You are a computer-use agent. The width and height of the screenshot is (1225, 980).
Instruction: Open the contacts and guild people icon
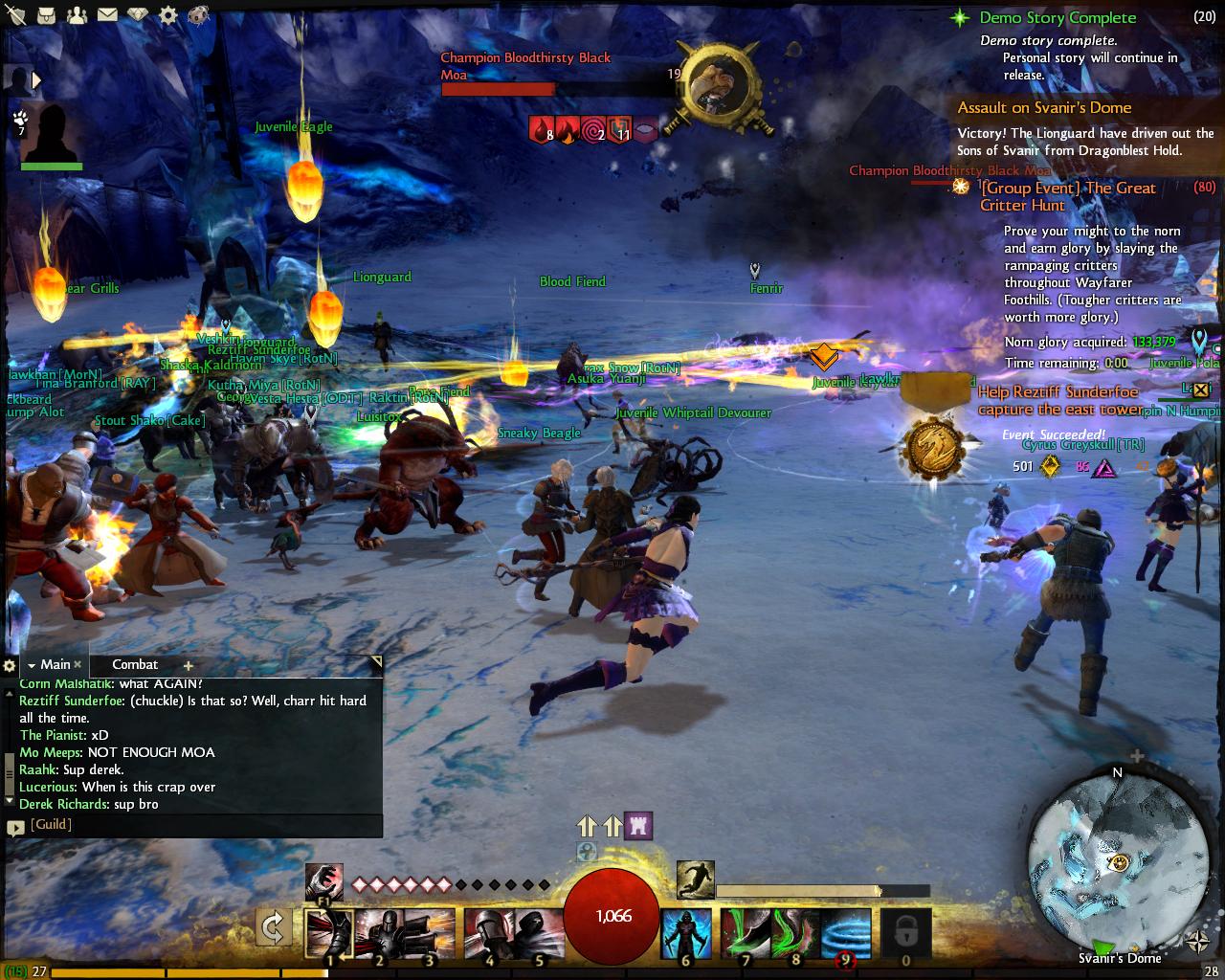(78, 15)
